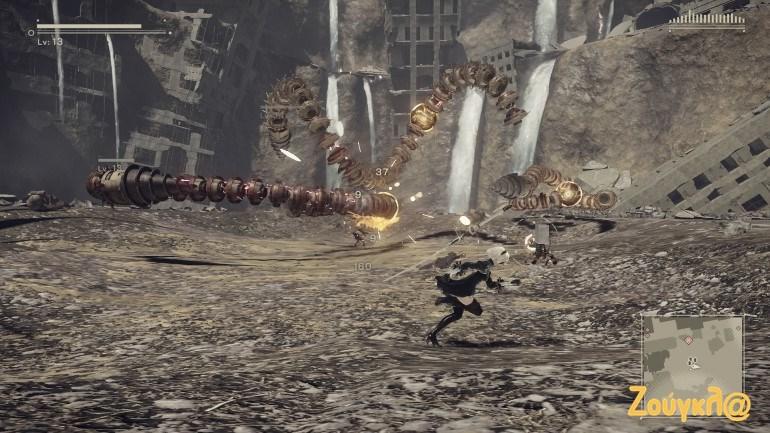The height and width of the screenshot is (433, 770).
Task: Select the red diamond marker on the minimap
Action: (687, 340)
